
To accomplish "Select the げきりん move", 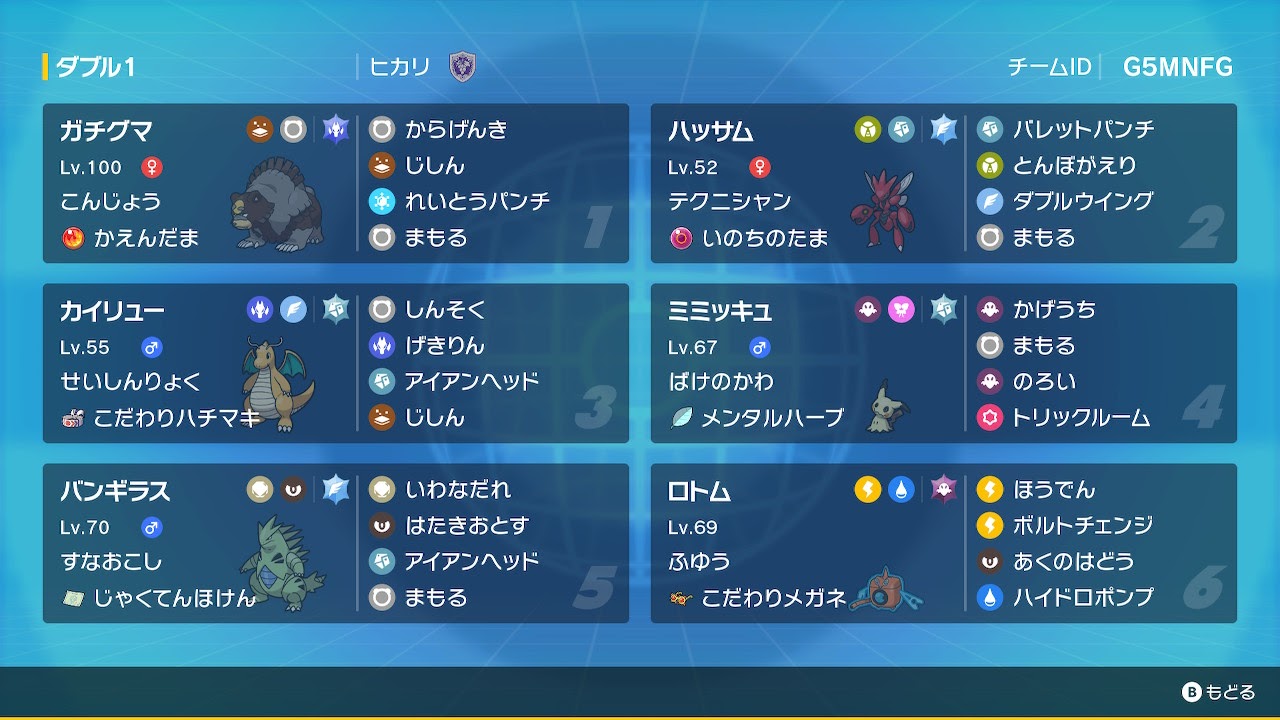I will coord(444,346).
